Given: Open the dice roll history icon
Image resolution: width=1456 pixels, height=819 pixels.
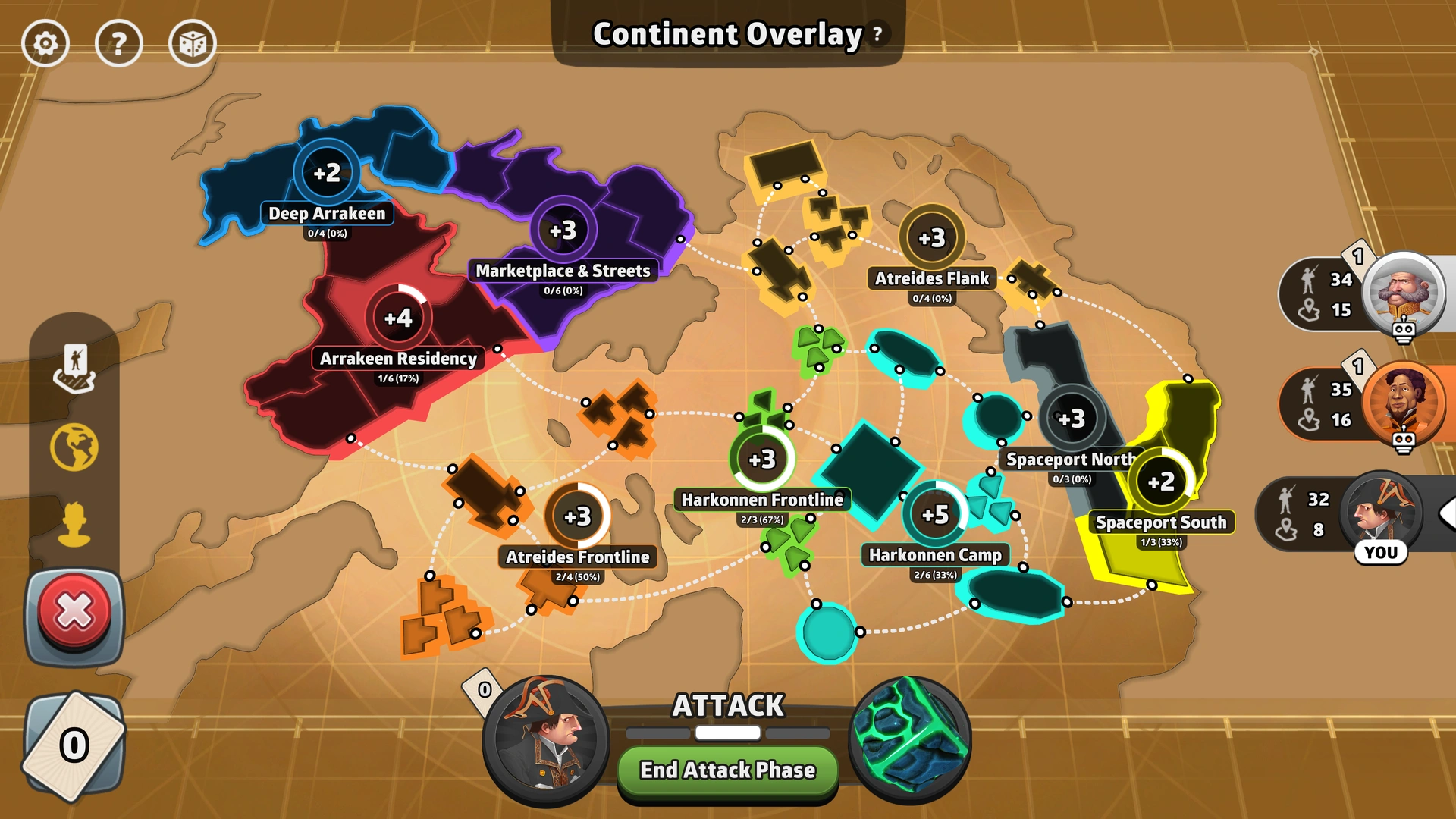Looking at the screenshot, I should tap(192, 43).
